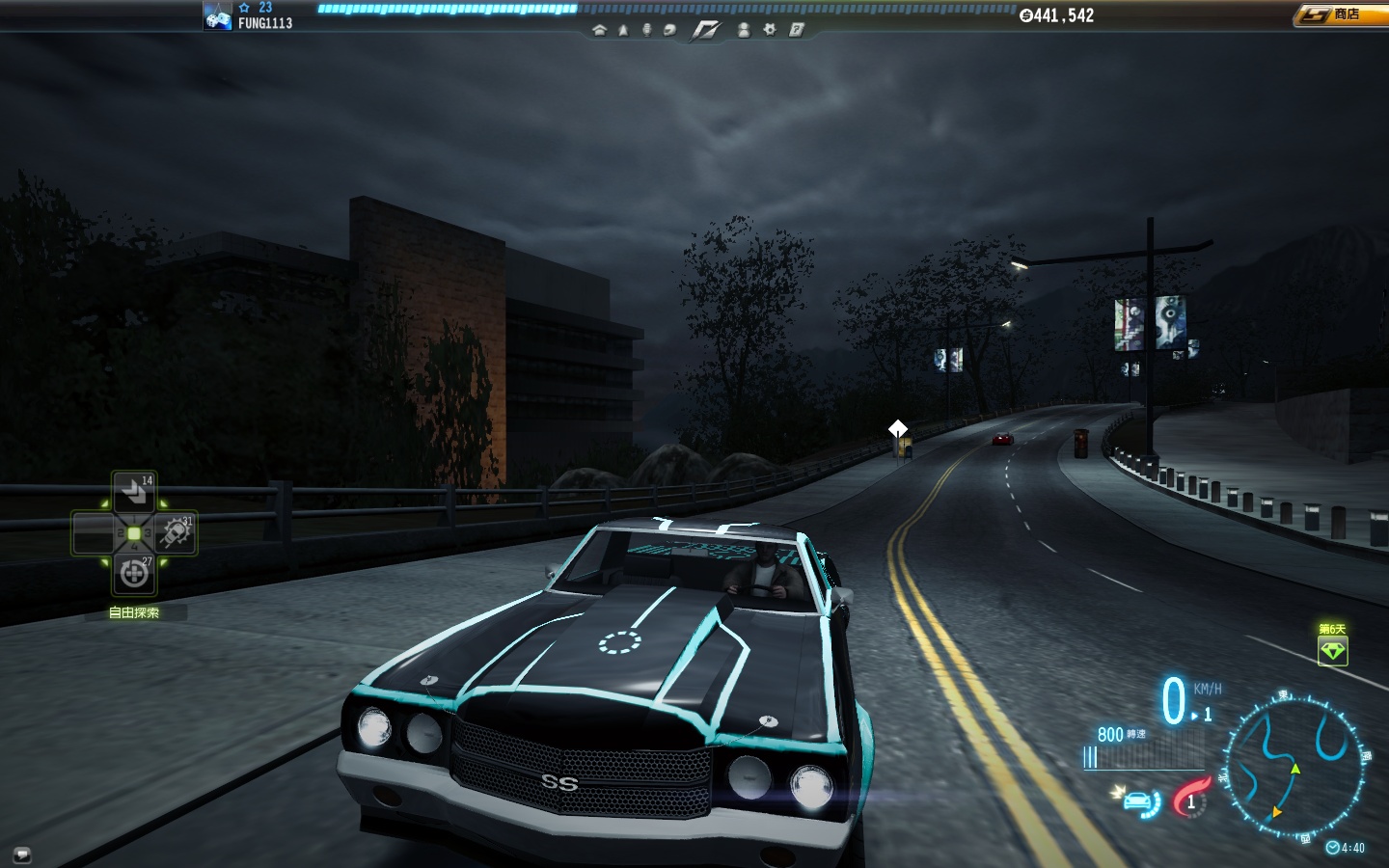This screenshot has height=868, width=1389.
Task: Open the green gem daily reward icon
Action: coord(1332,651)
